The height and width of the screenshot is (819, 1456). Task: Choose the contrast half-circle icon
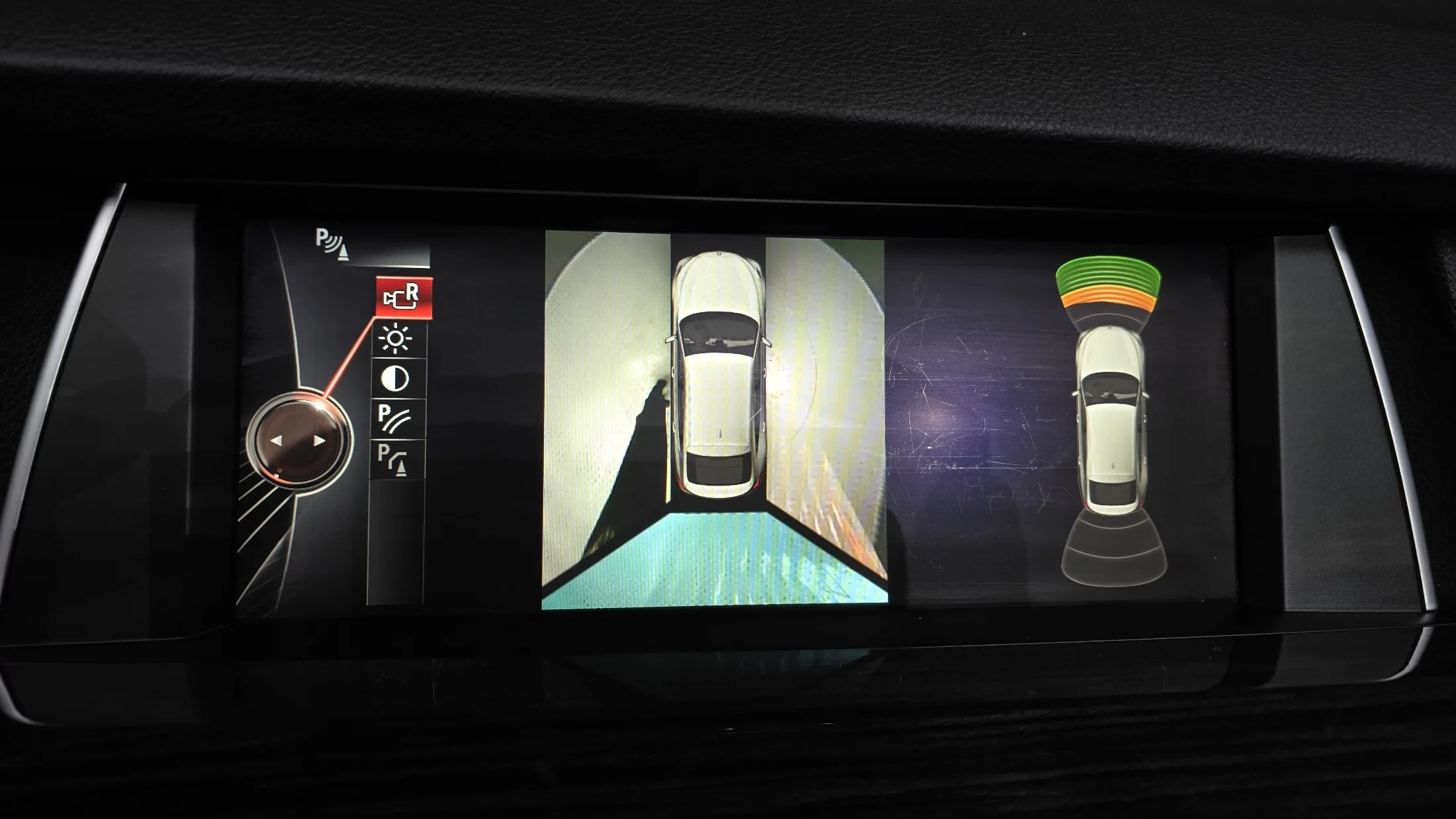[x=395, y=378]
